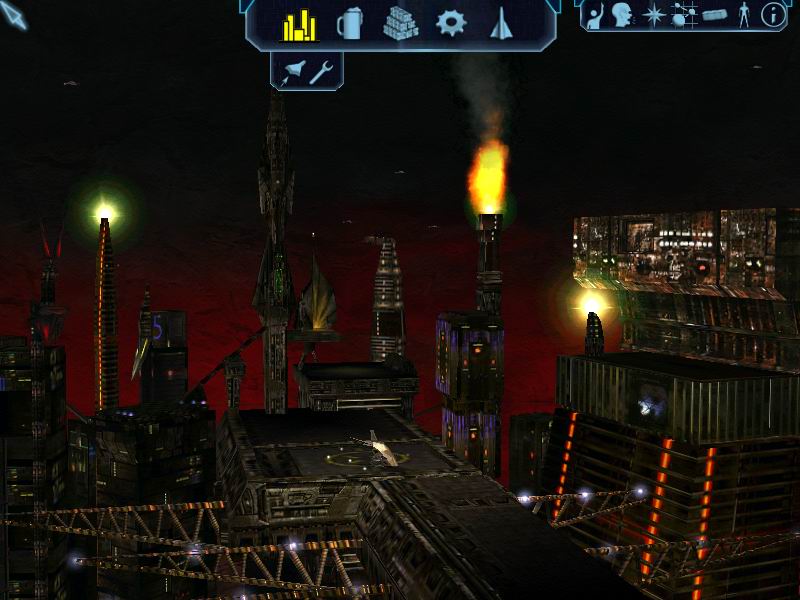Image resolution: width=800 pixels, height=600 pixels.
Task: Launch your ship into space
Action: point(294,71)
